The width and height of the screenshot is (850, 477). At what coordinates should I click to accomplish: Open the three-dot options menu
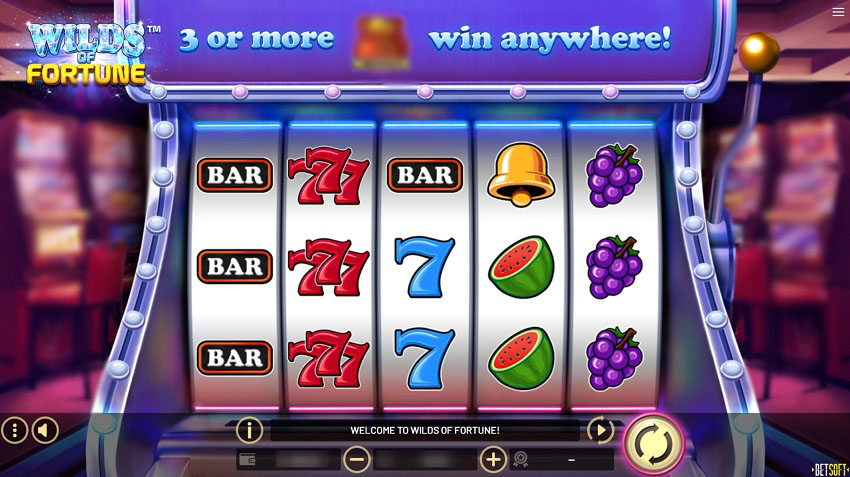15,431
